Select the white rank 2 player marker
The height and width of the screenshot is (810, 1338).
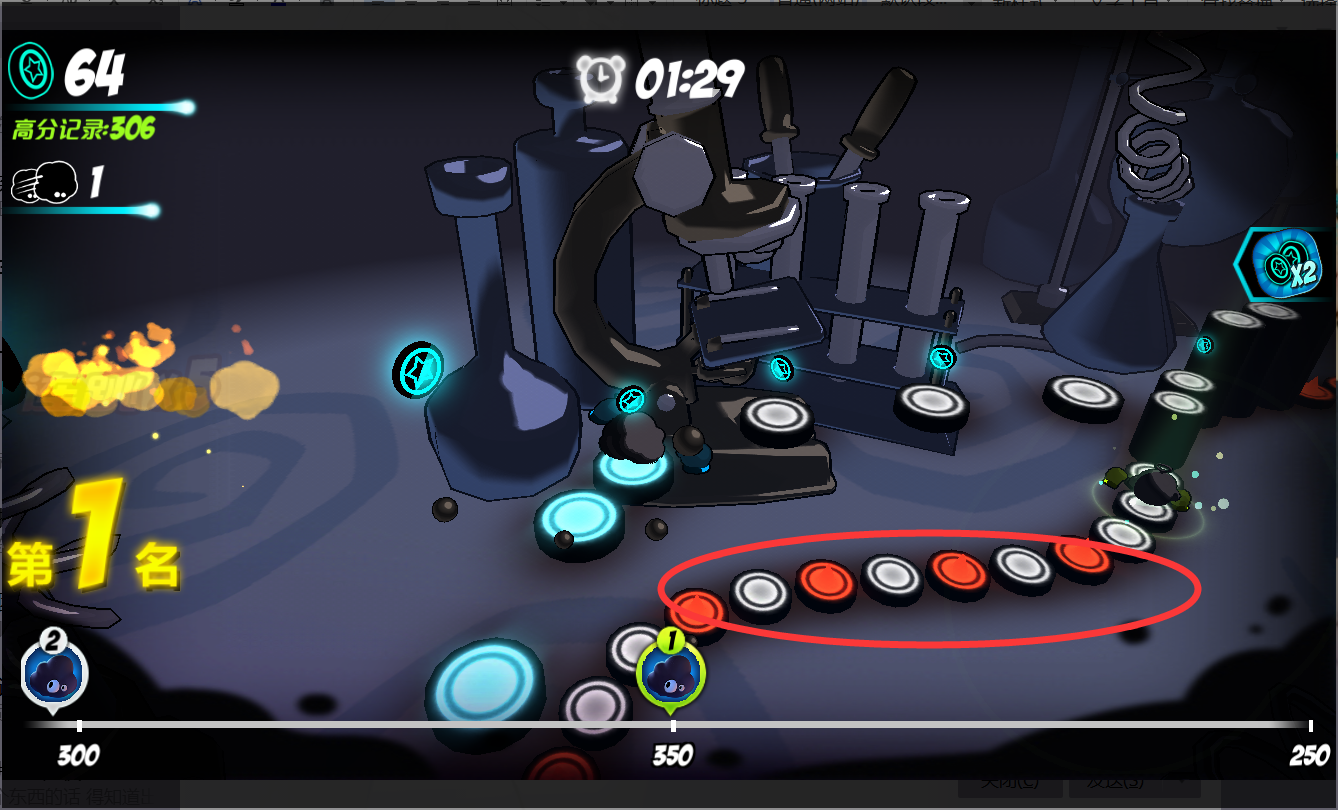click(x=54, y=671)
